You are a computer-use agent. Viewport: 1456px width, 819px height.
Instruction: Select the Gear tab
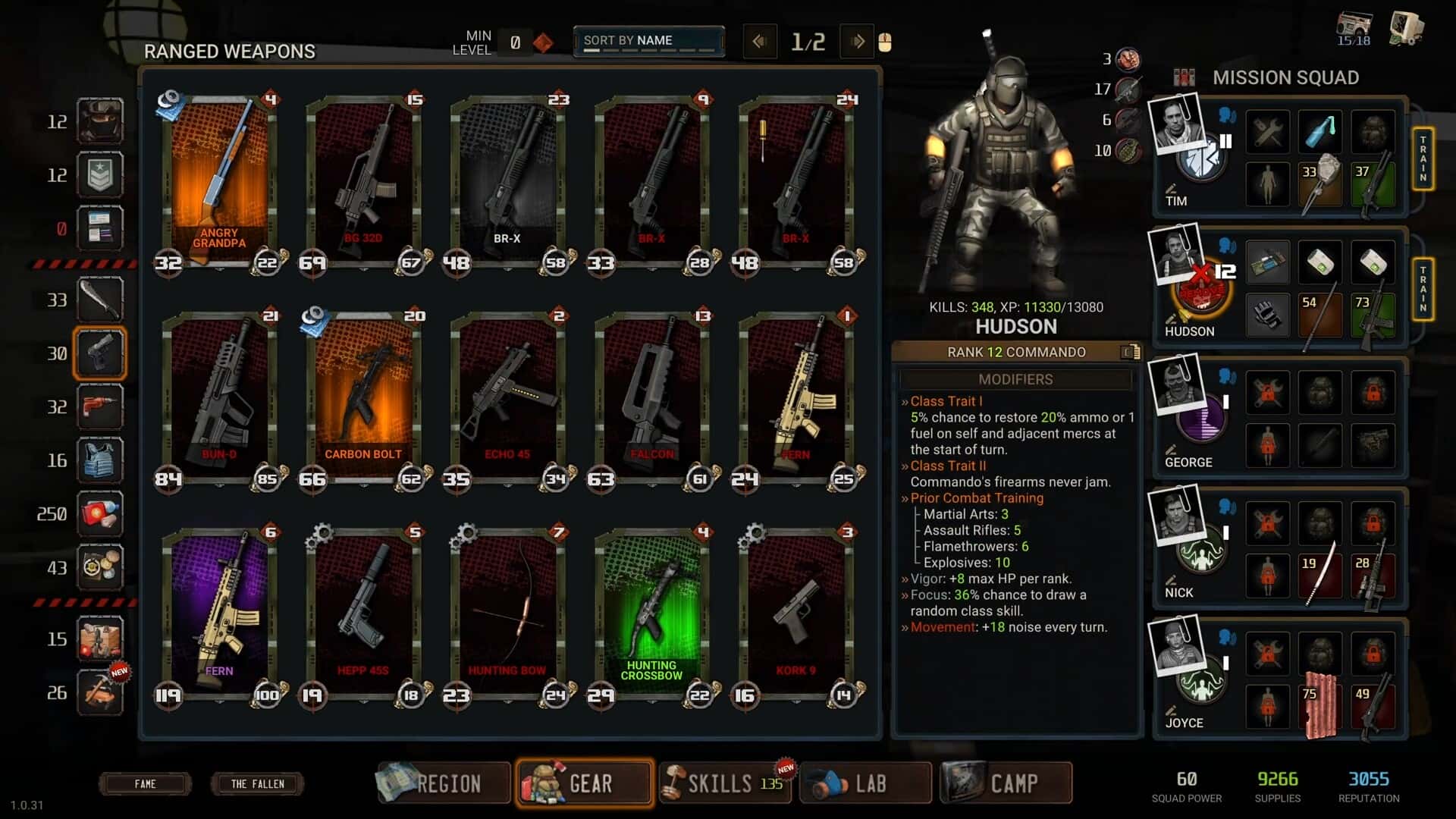[585, 783]
